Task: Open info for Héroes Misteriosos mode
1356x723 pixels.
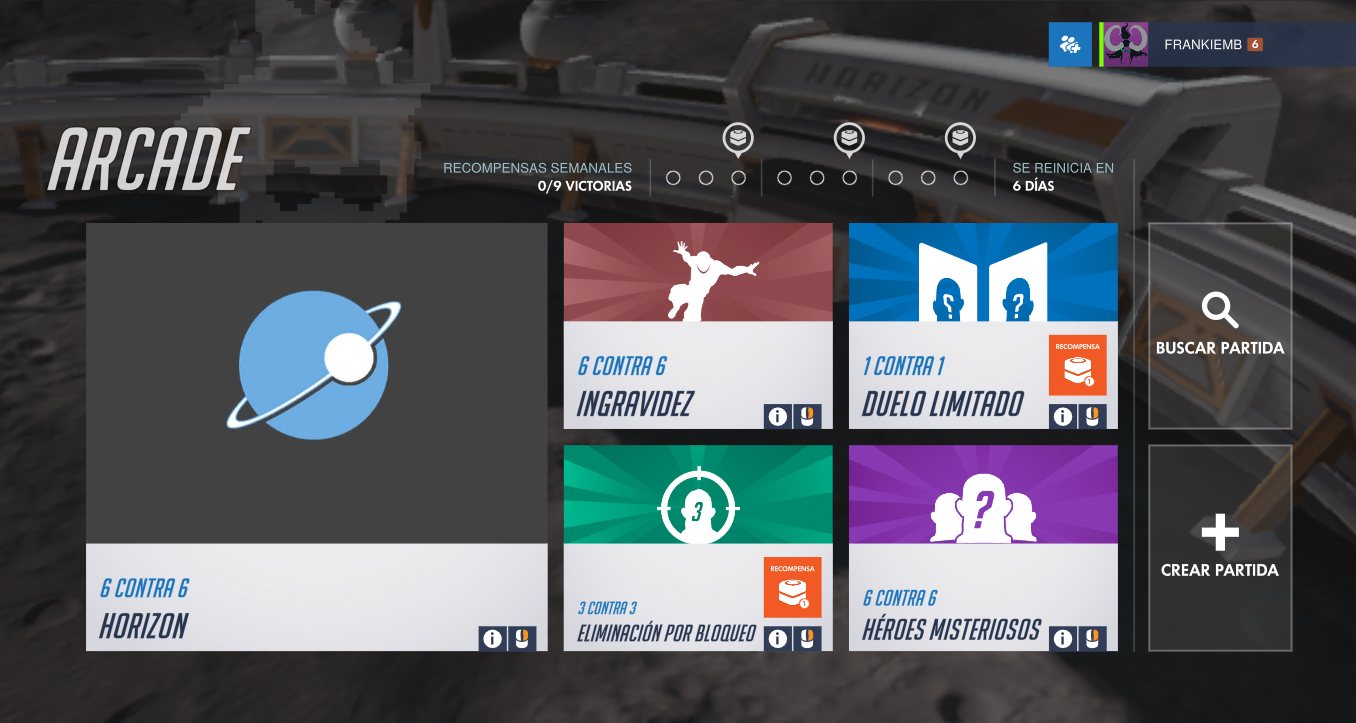Action: click(1064, 637)
